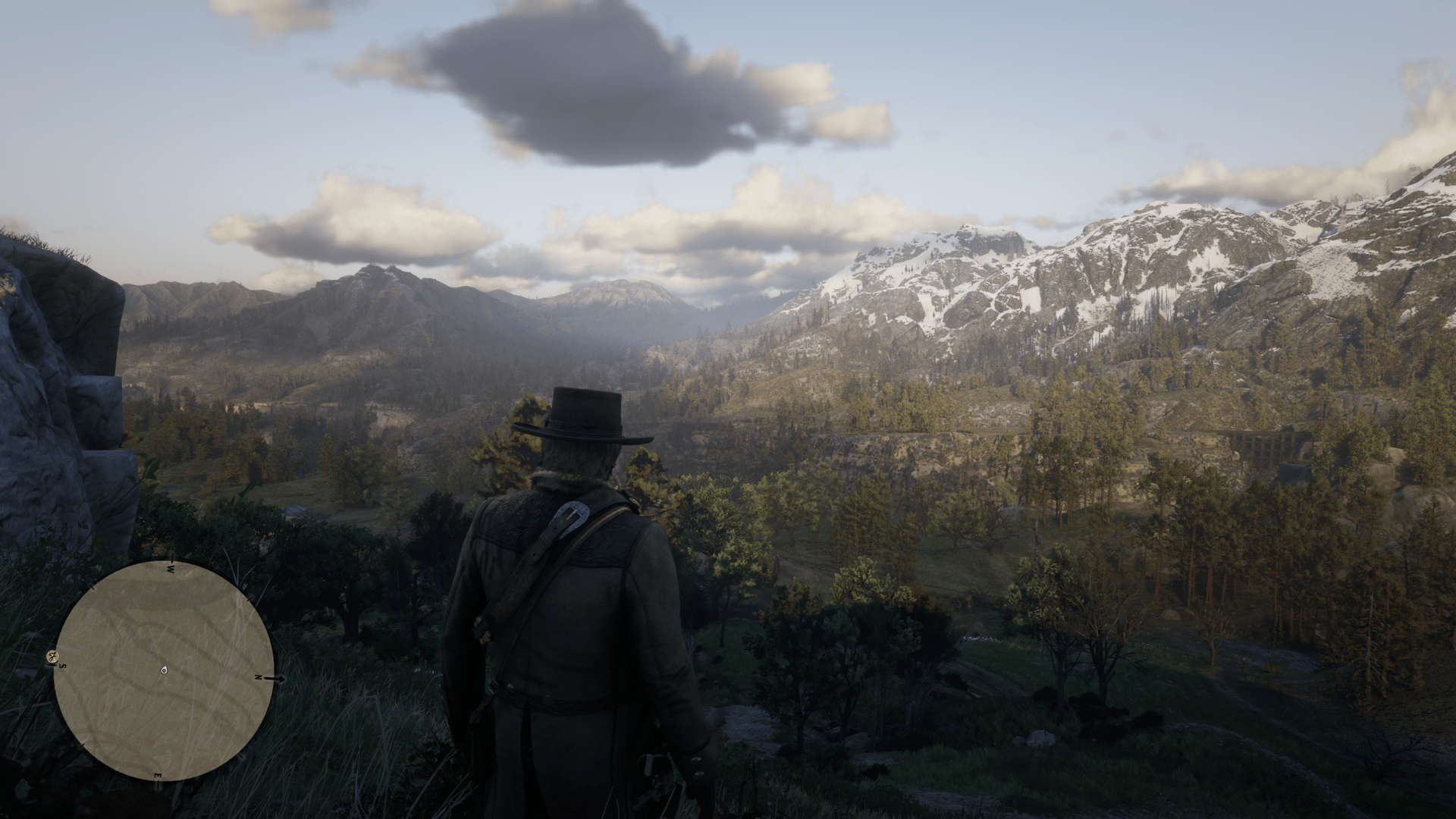Click the 'N' north label on the compass ring
1456x819 pixels.
tap(258, 676)
